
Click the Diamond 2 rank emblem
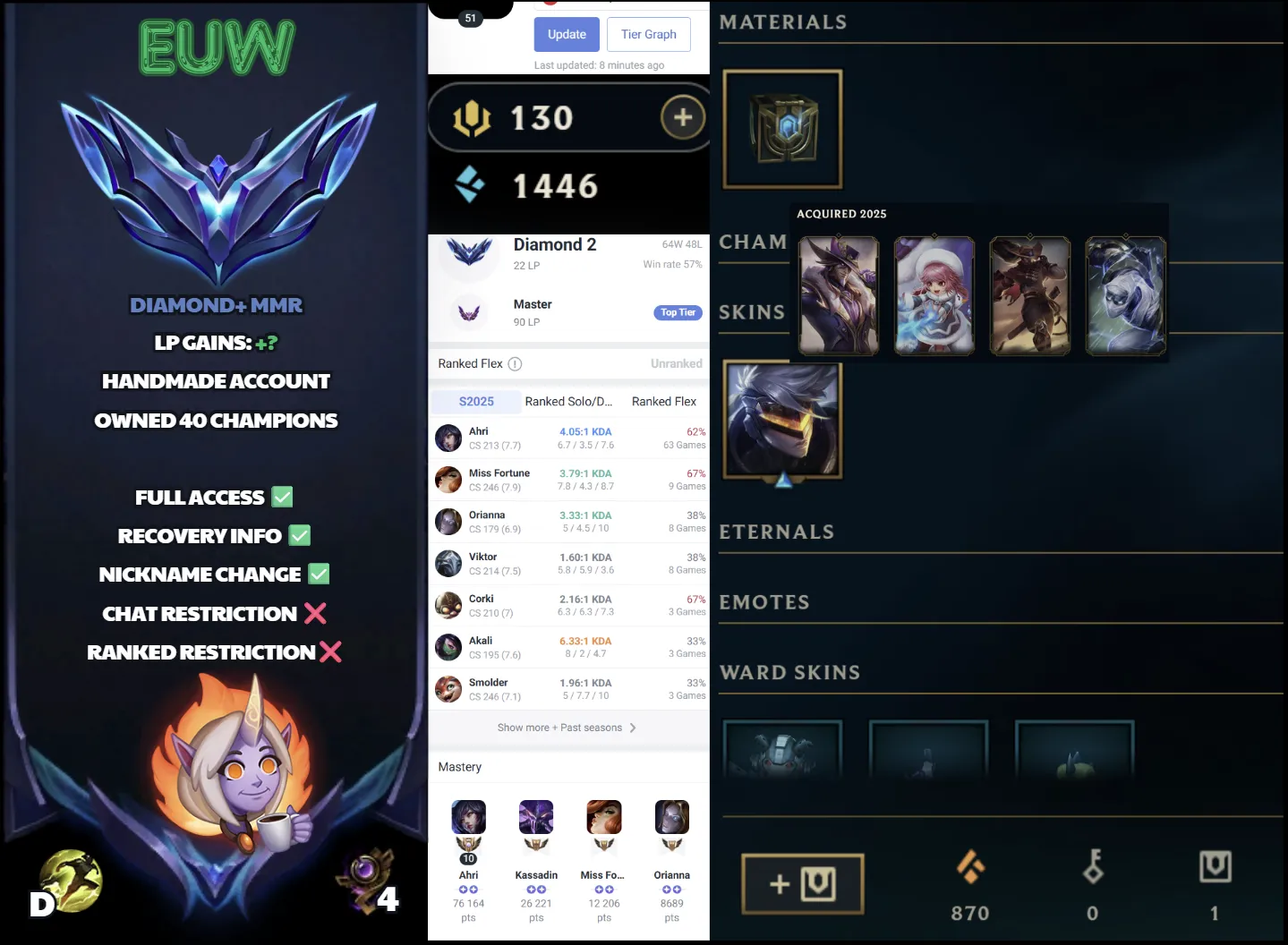[x=467, y=253]
